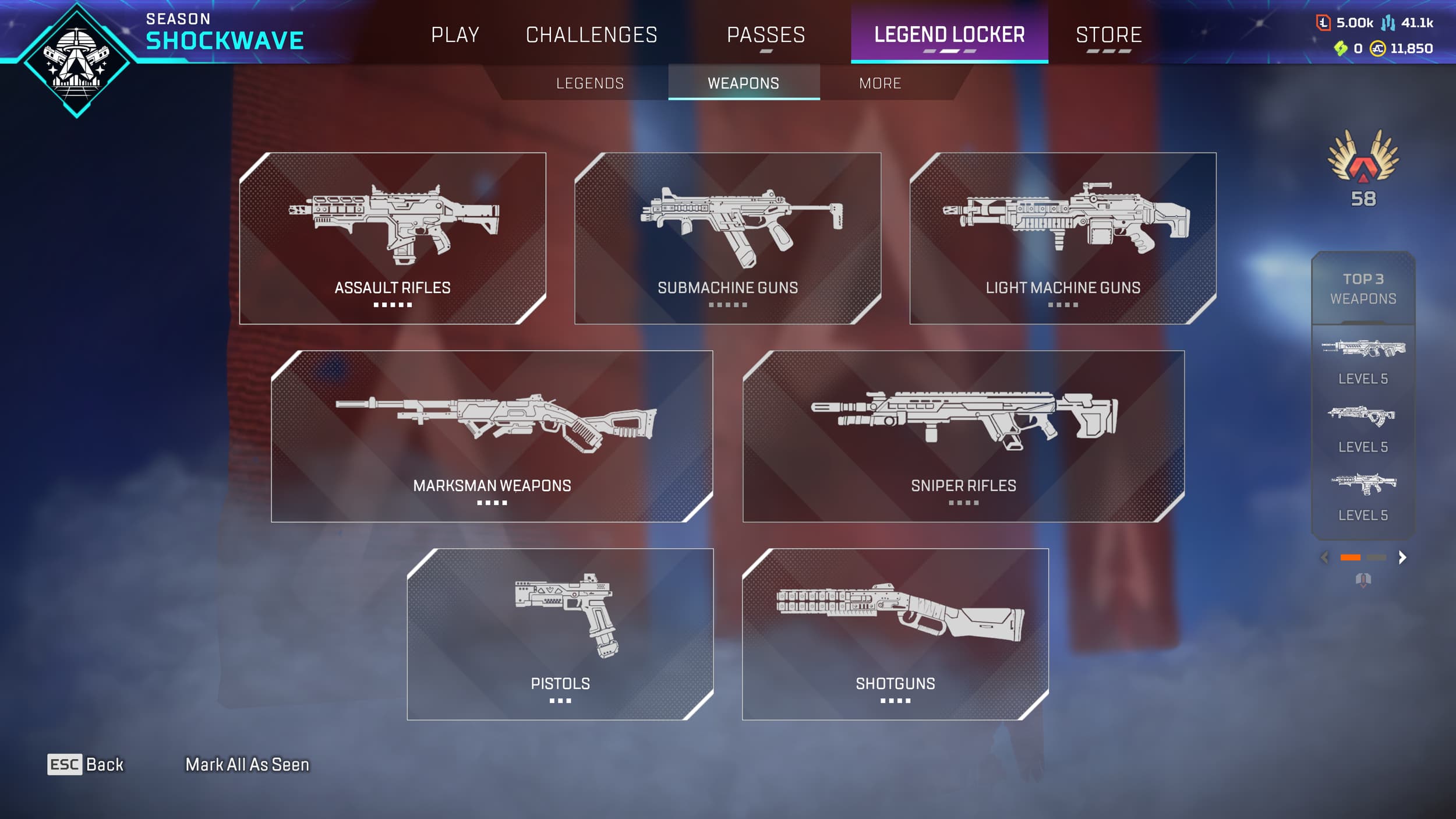The image size is (1456, 819).
Task: Click the red Legend Tokens currency icon
Action: (x=1323, y=23)
